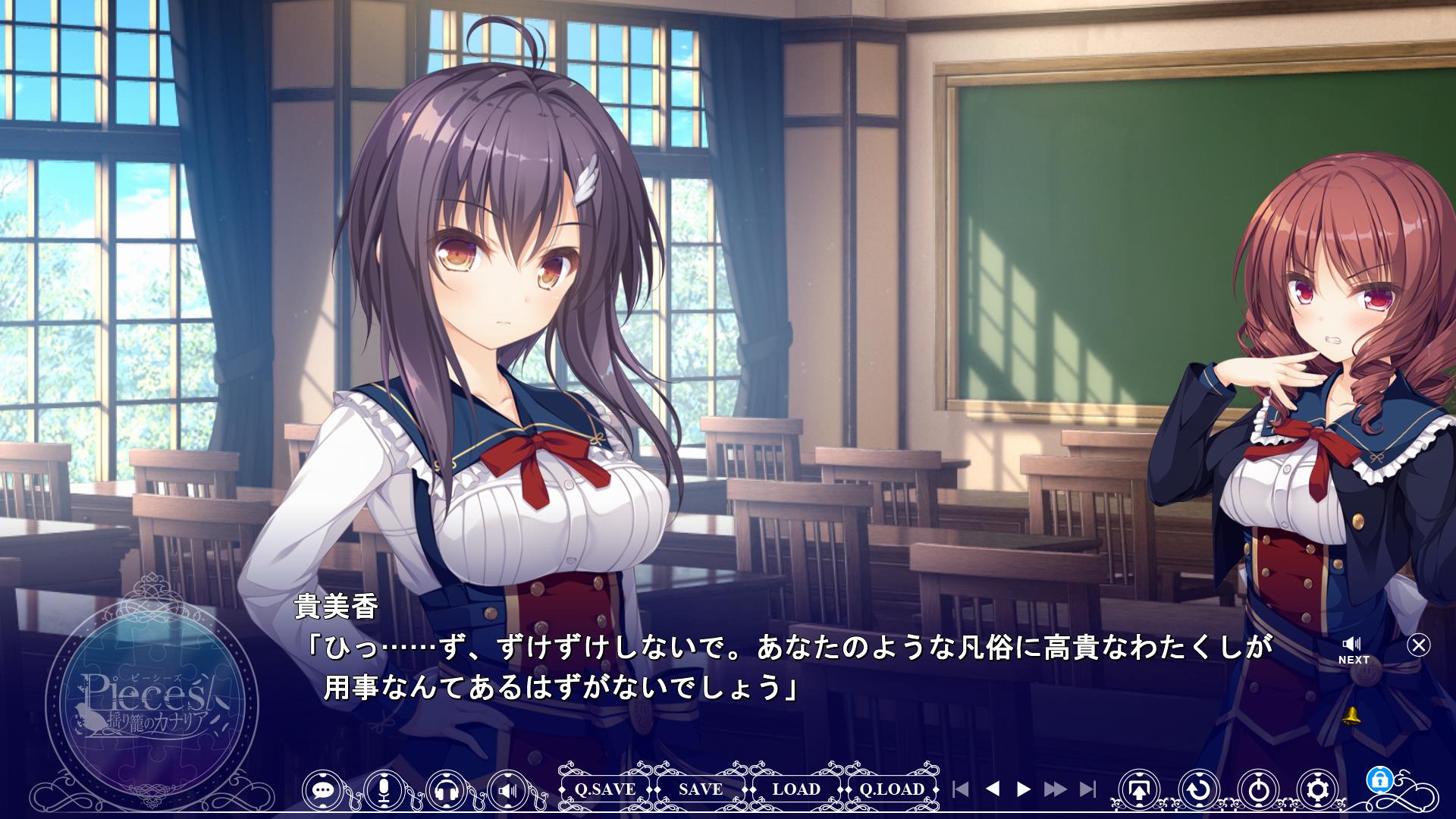Viewport: 1456px width, 819px height.
Task: Jump to previous scene with skip-back arrow
Action: pos(960,789)
